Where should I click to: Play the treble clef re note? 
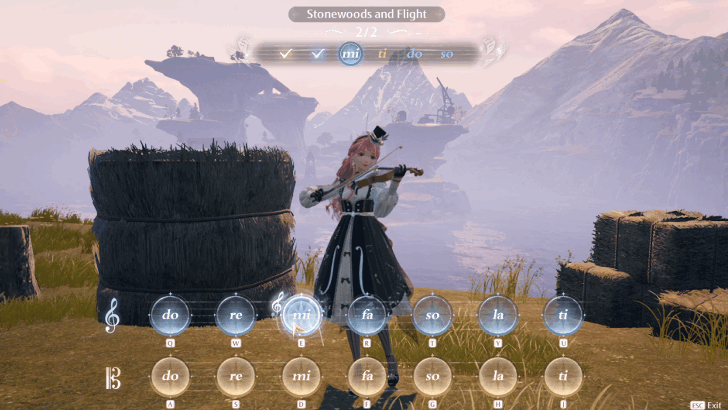237,315
